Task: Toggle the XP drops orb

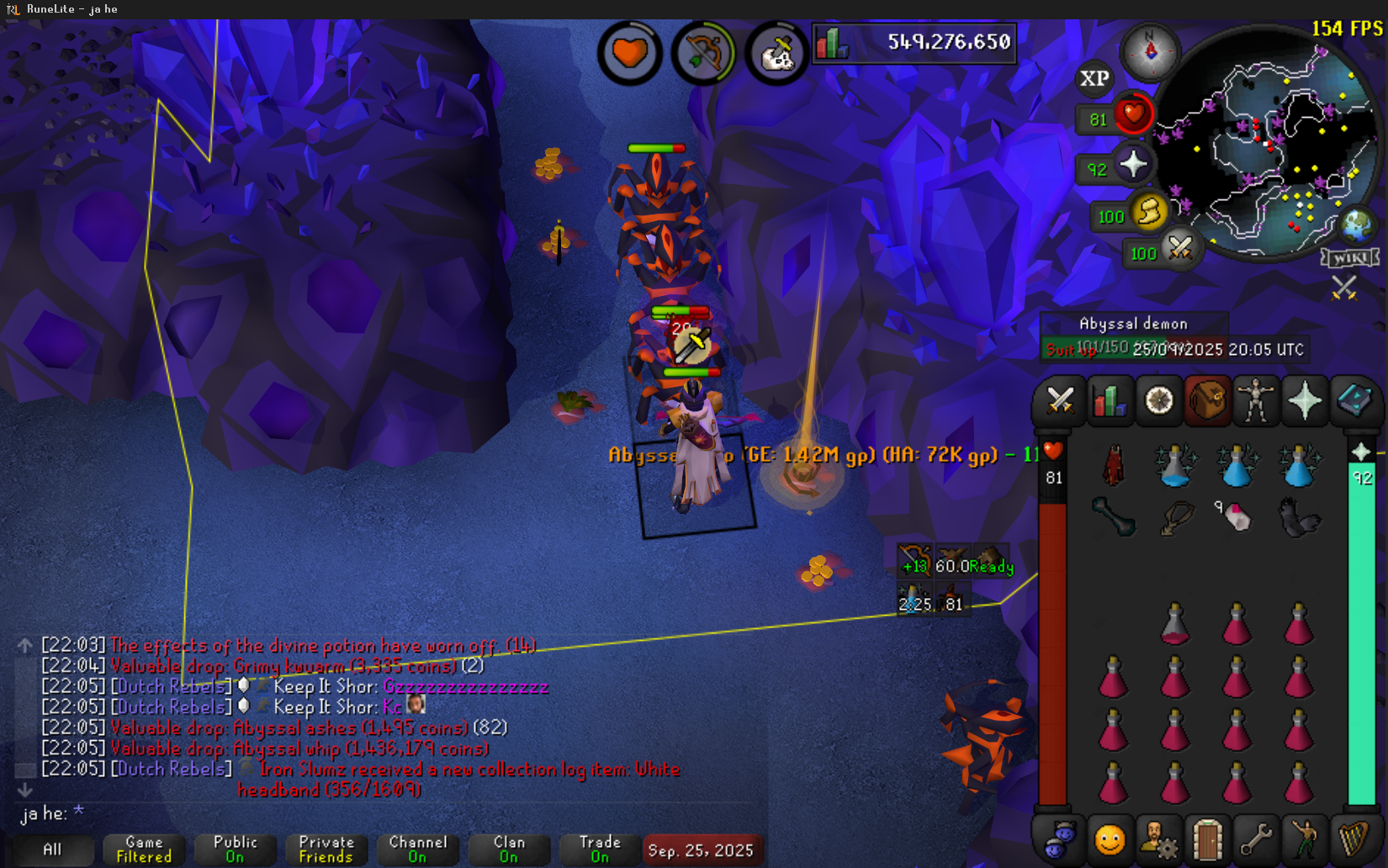Action: tap(1094, 79)
